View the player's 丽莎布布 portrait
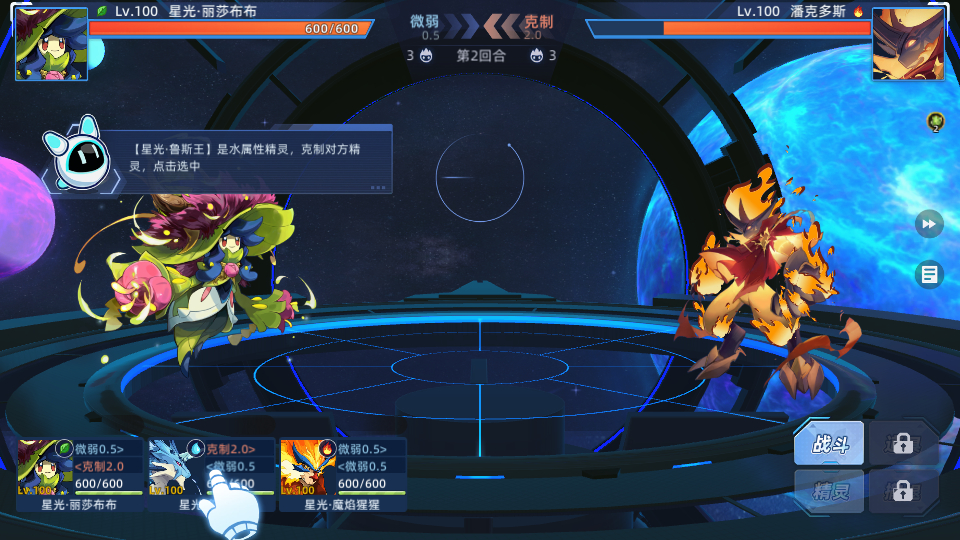960x540 pixels. pyautogui.click(x=51, y=44)
